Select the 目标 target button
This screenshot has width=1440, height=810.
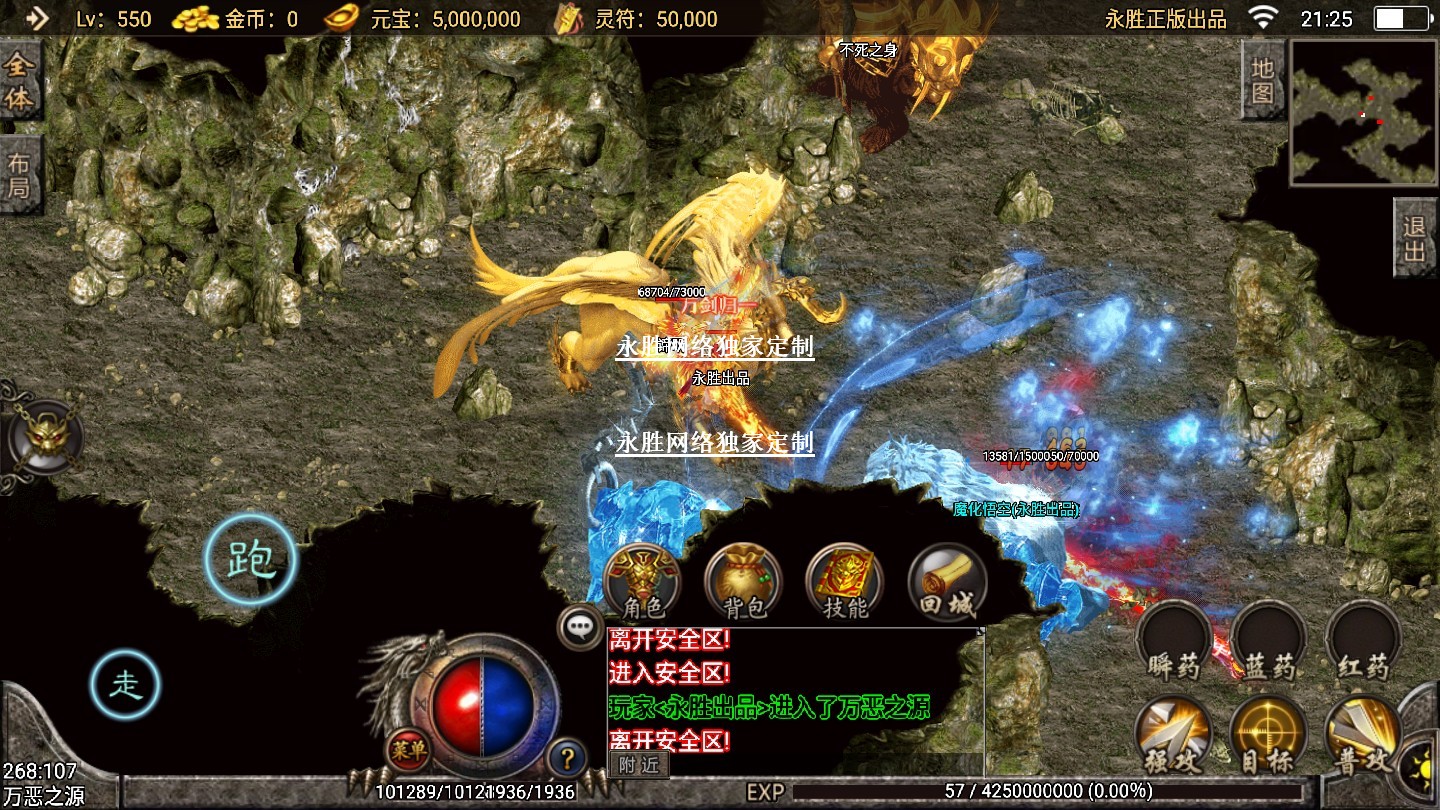tap(1268, 735)
